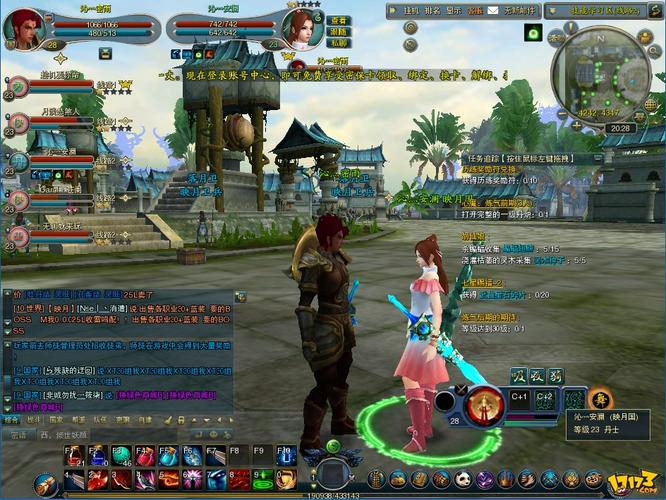Viewport: 666px width, 500px height.
Task: Open the 挂机 auto-play menu
Action: point(411,10)
